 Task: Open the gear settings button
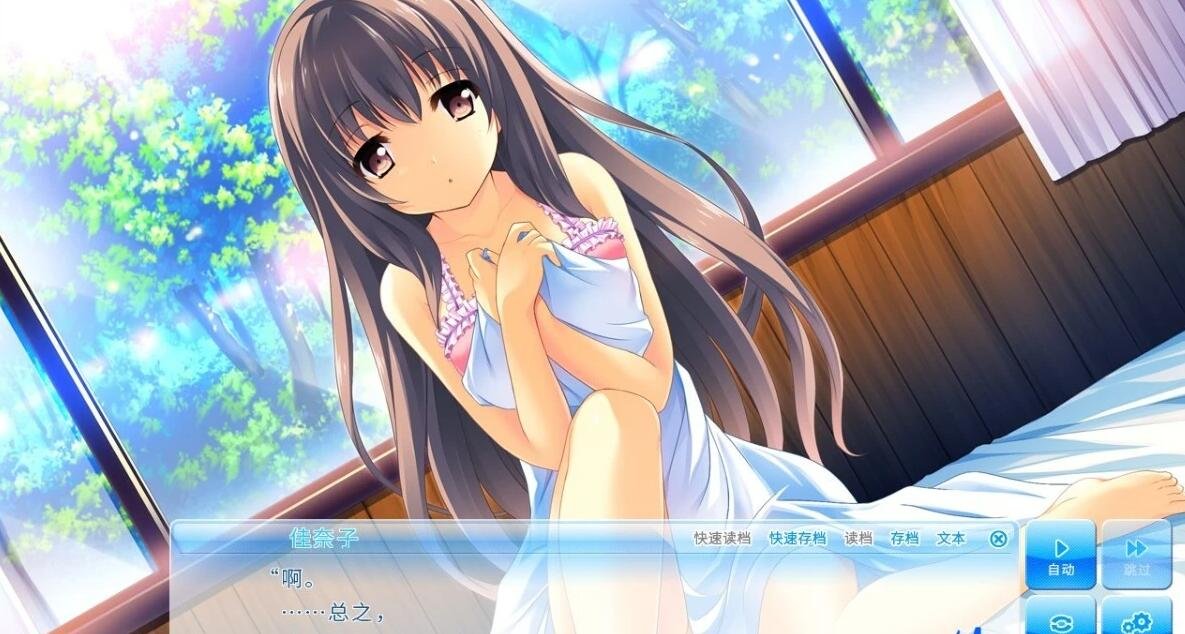coord(1136,620)
